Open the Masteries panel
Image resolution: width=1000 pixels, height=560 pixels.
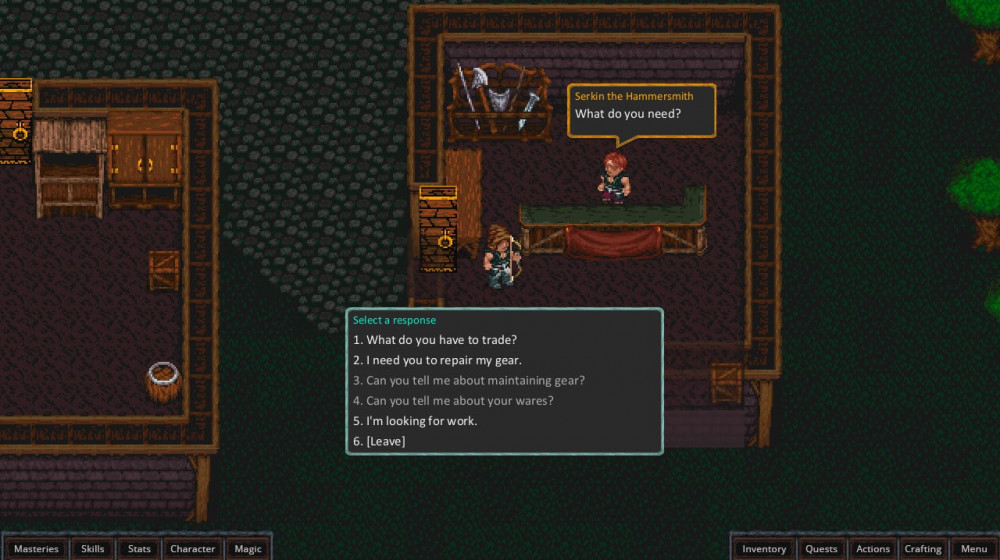[x=36, y=549]
